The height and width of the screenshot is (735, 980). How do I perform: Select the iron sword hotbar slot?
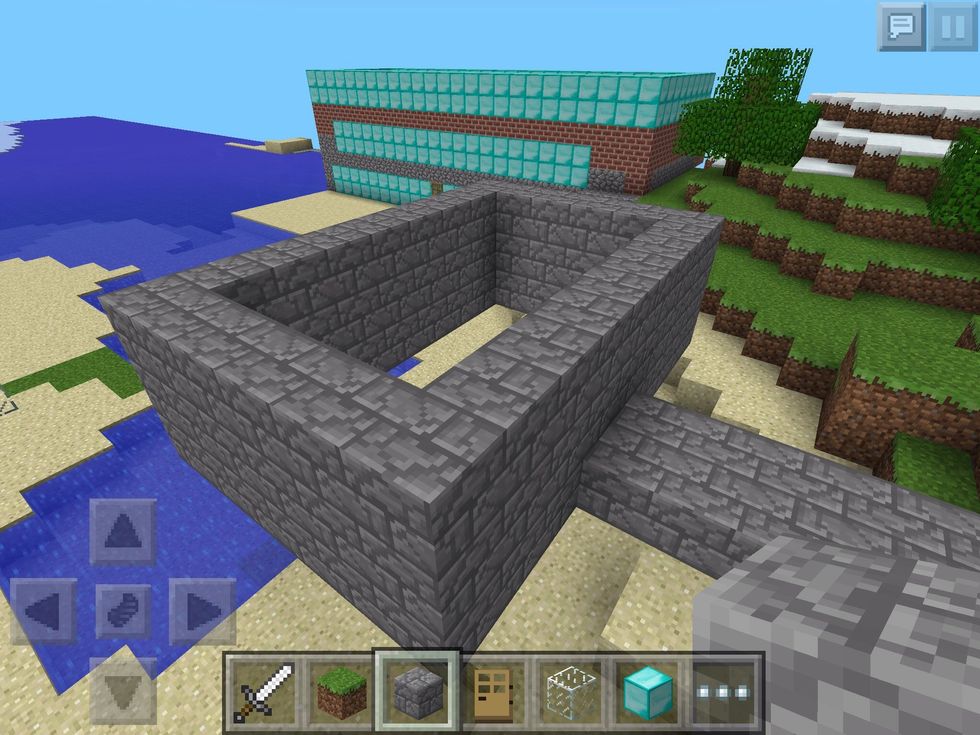pos(262,691)
